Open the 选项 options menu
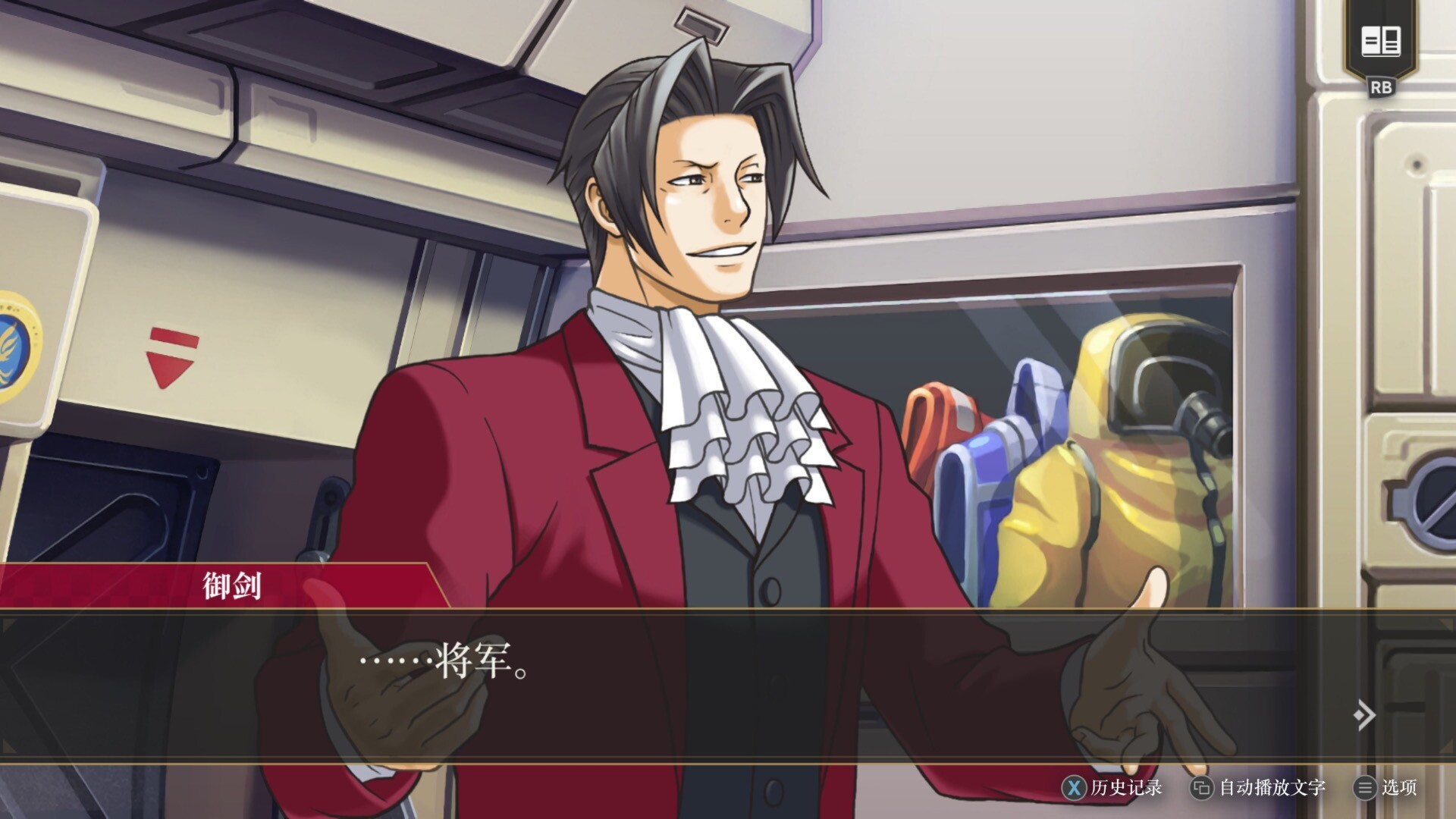 pos(1386,788)
